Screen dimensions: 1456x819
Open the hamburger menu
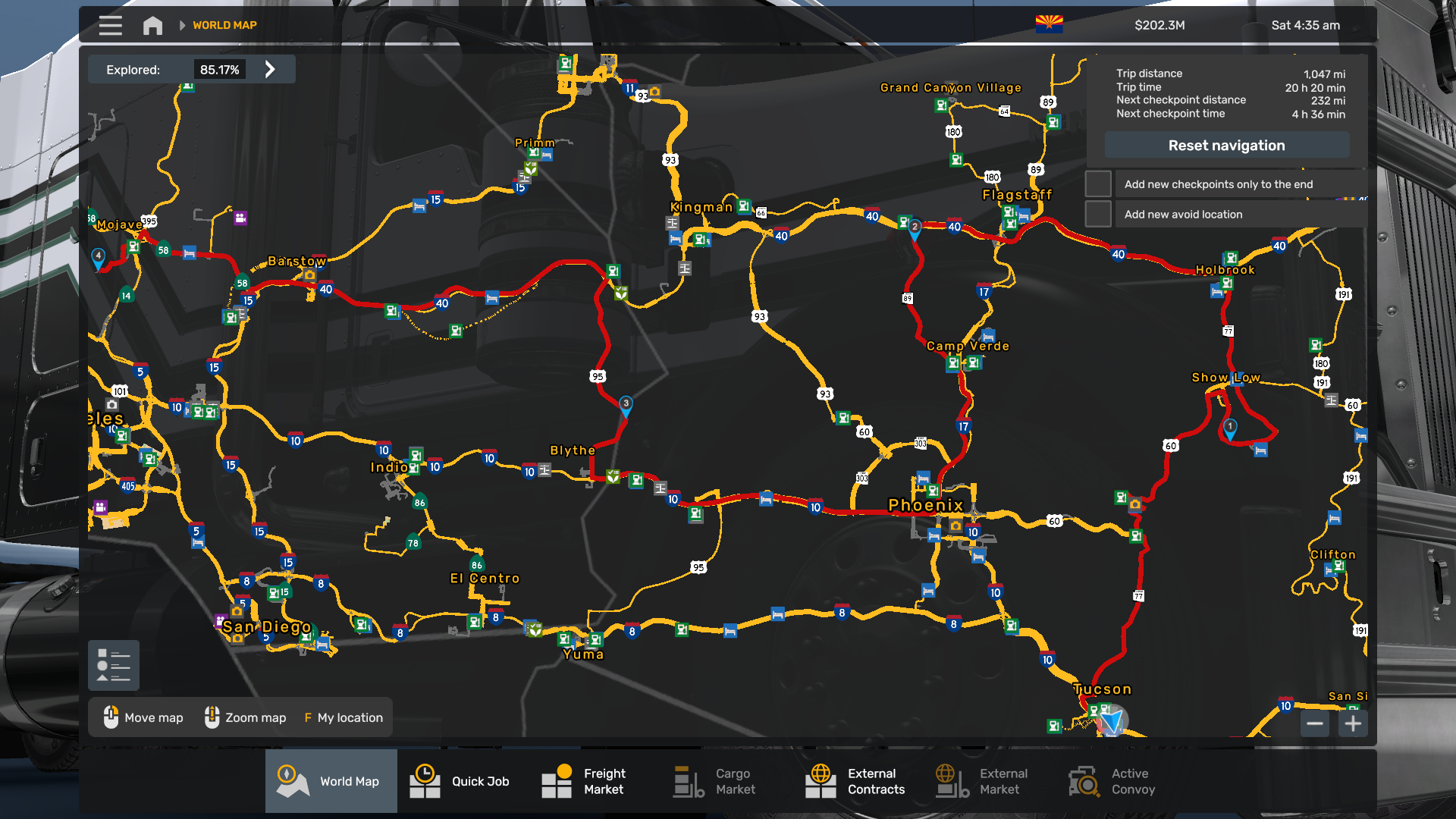pos(110,25)
